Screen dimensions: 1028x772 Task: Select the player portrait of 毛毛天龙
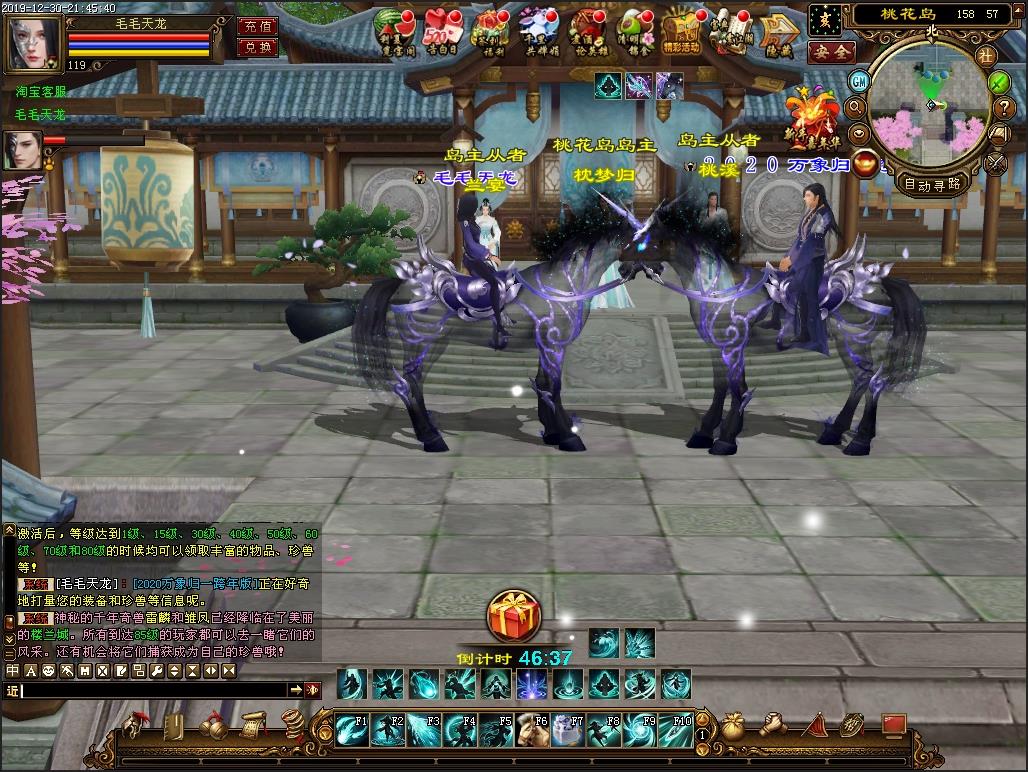34,42
